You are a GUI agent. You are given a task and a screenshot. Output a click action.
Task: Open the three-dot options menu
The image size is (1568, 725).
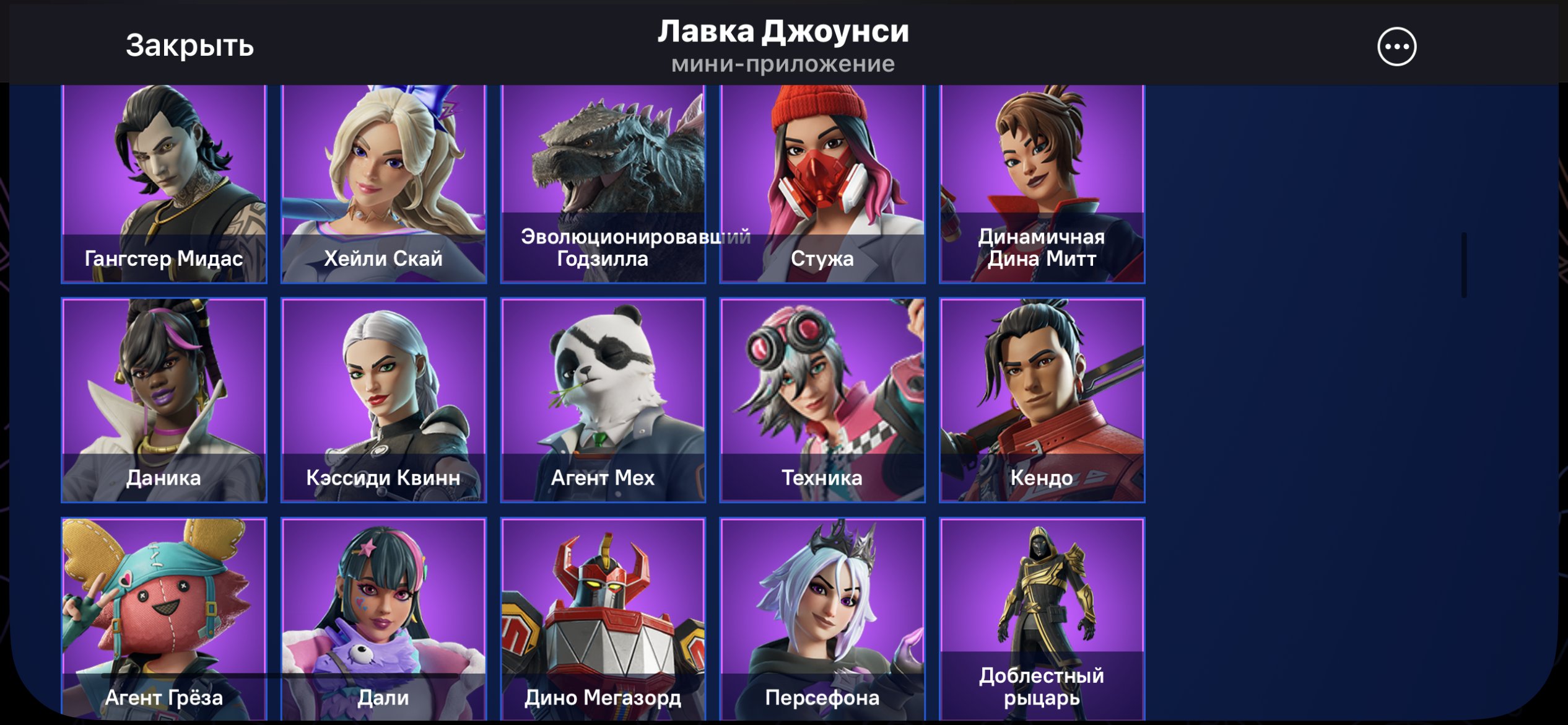pos(1398,46)
